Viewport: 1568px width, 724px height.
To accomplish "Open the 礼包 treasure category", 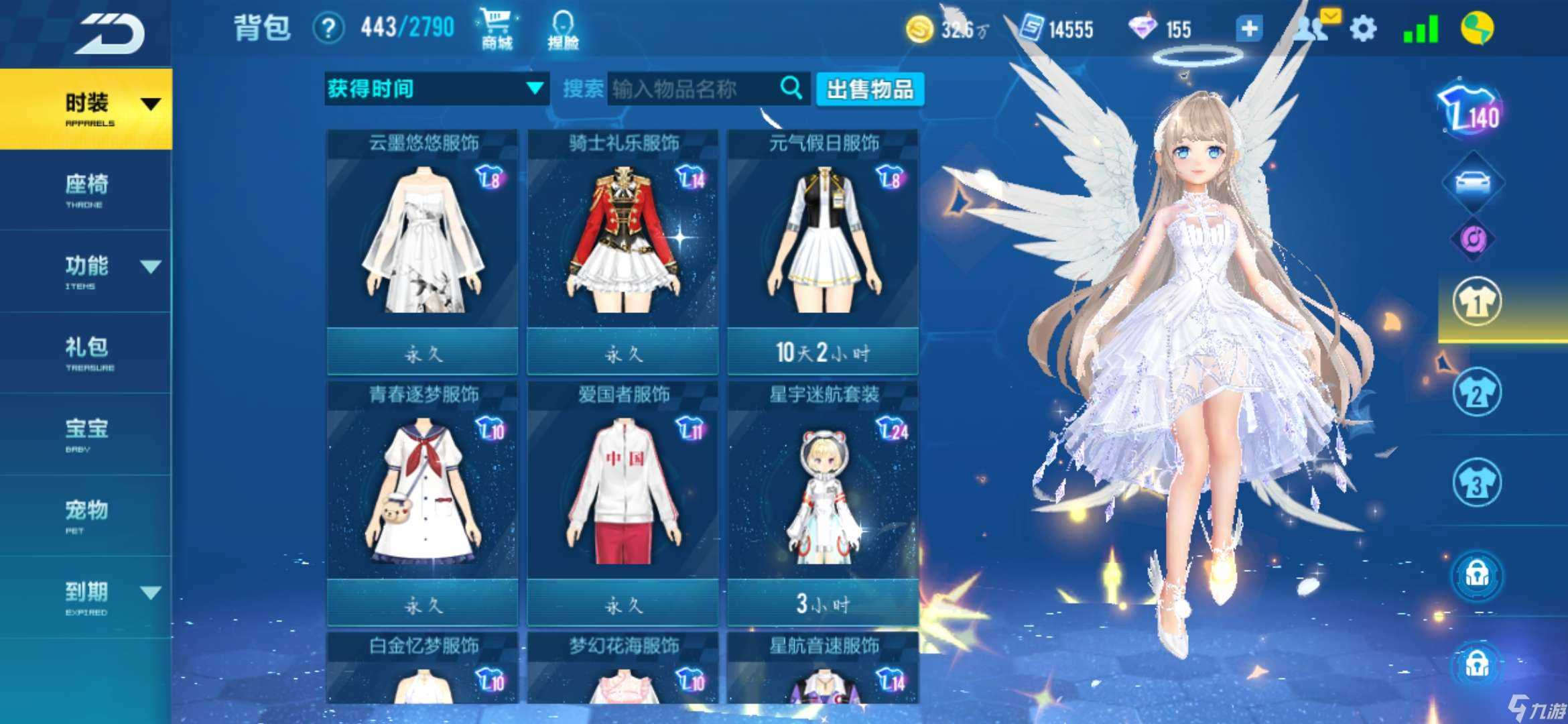I will coord(87,352).
